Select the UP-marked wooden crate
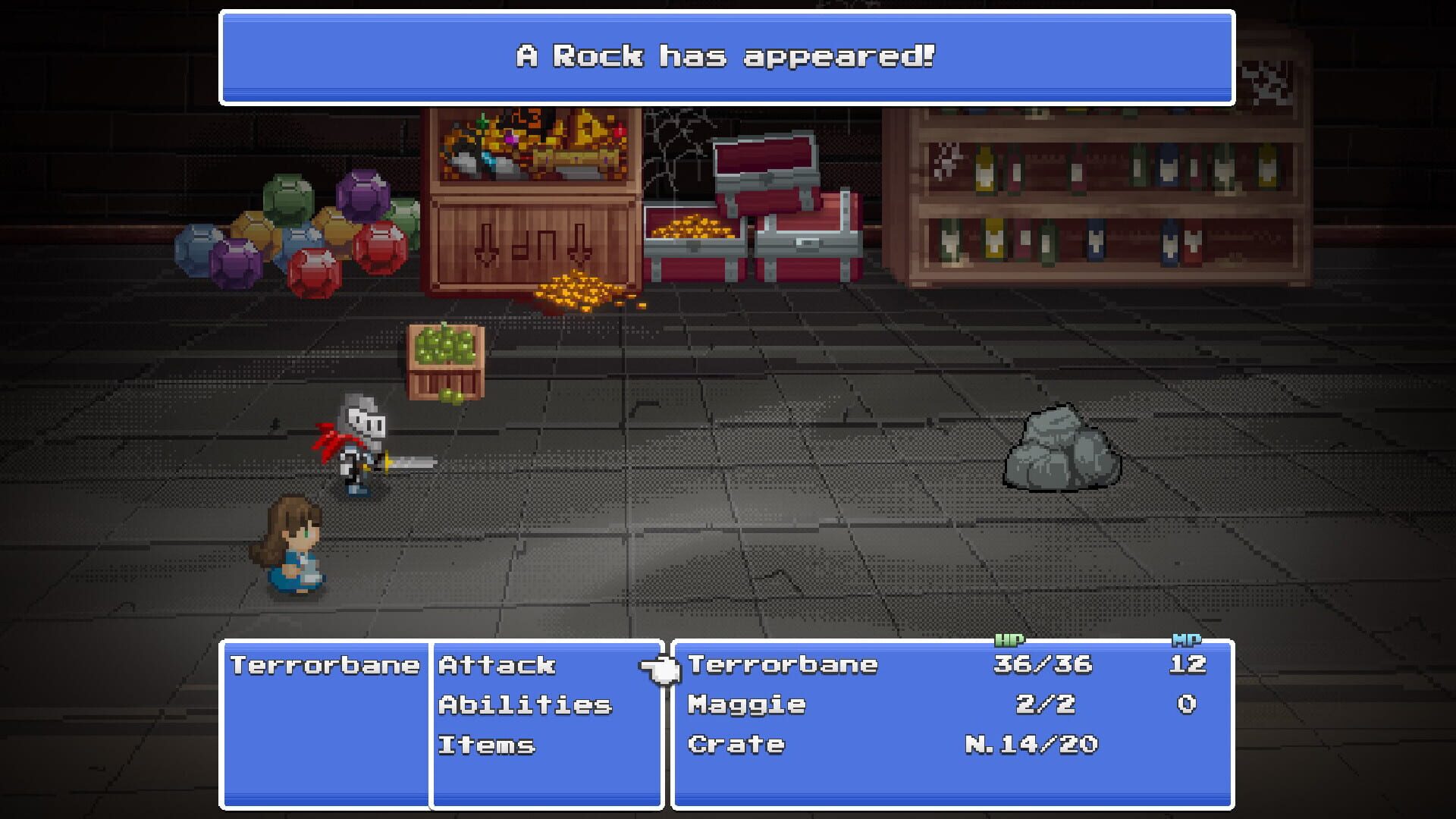 pos(531,243)
